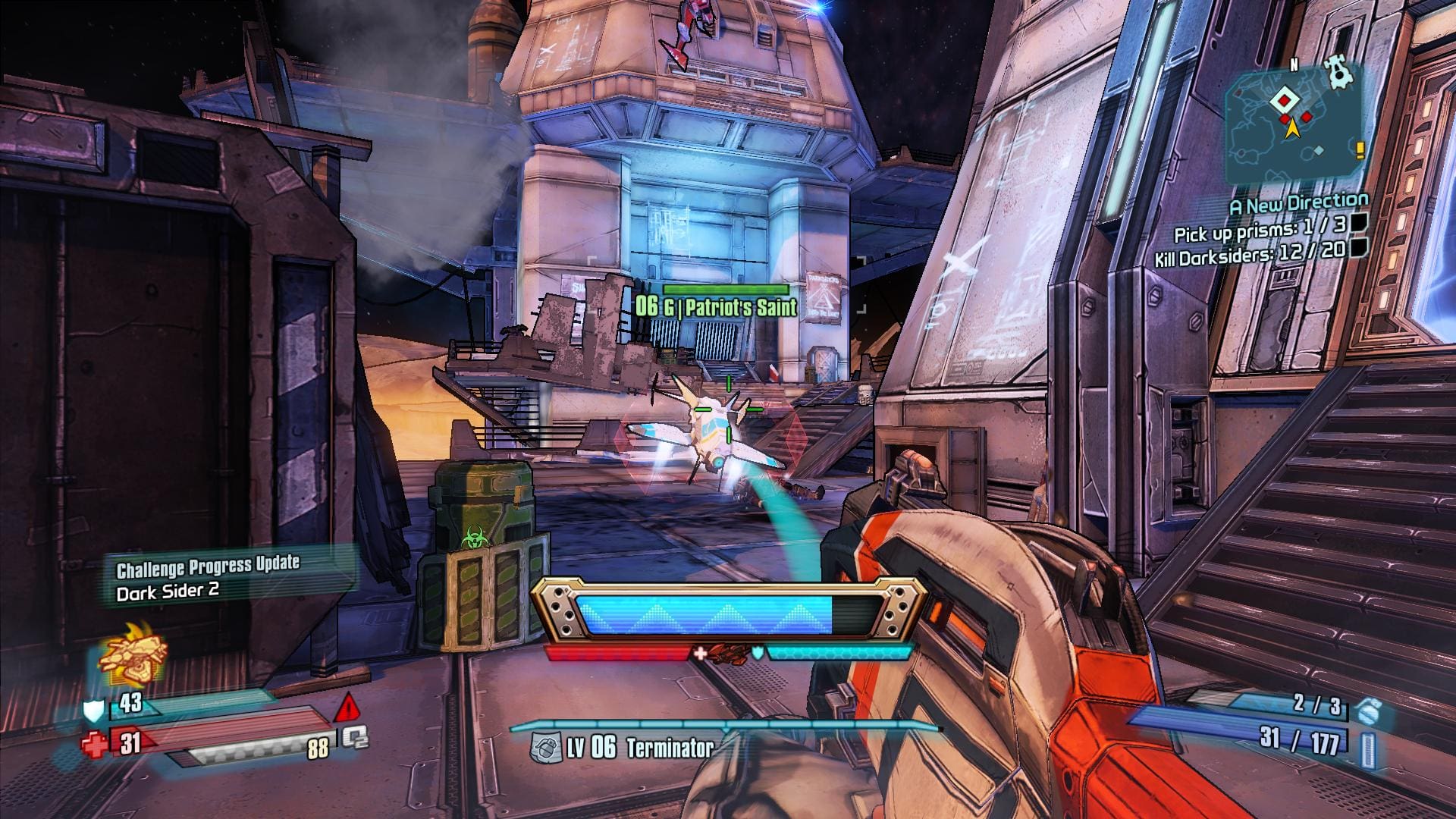Click the yellow exclamation marker on the minimap
Image resolution: width=1456 pixels, height=819 pixels.
point(1360,149)
